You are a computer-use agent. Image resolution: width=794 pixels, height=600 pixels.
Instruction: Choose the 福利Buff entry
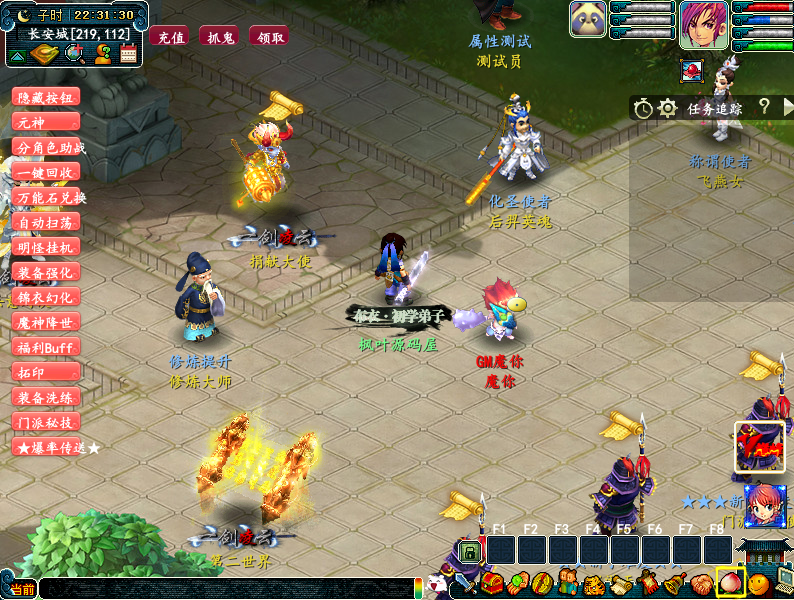[46, 347]
